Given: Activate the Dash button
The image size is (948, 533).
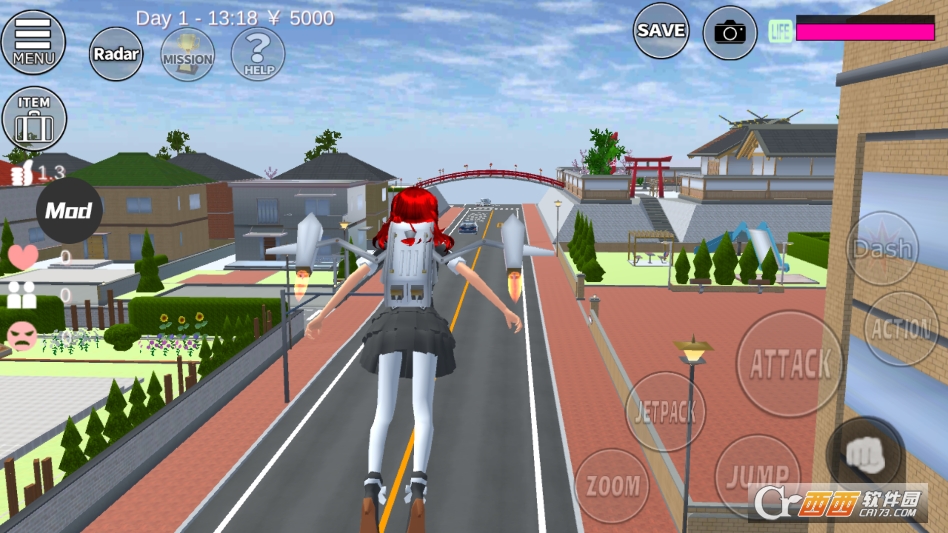Looking at the screenshot, I should [x=882, y=248].
